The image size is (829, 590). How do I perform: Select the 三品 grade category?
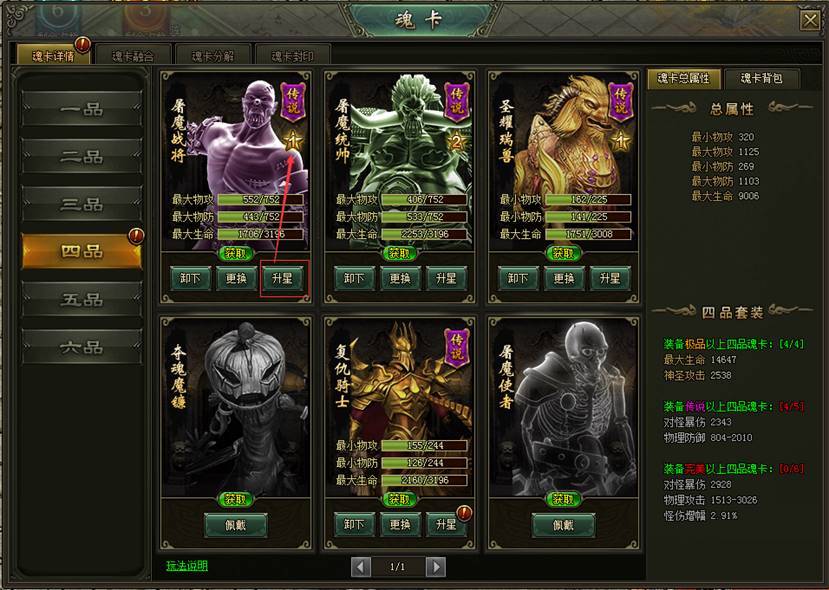82,205
